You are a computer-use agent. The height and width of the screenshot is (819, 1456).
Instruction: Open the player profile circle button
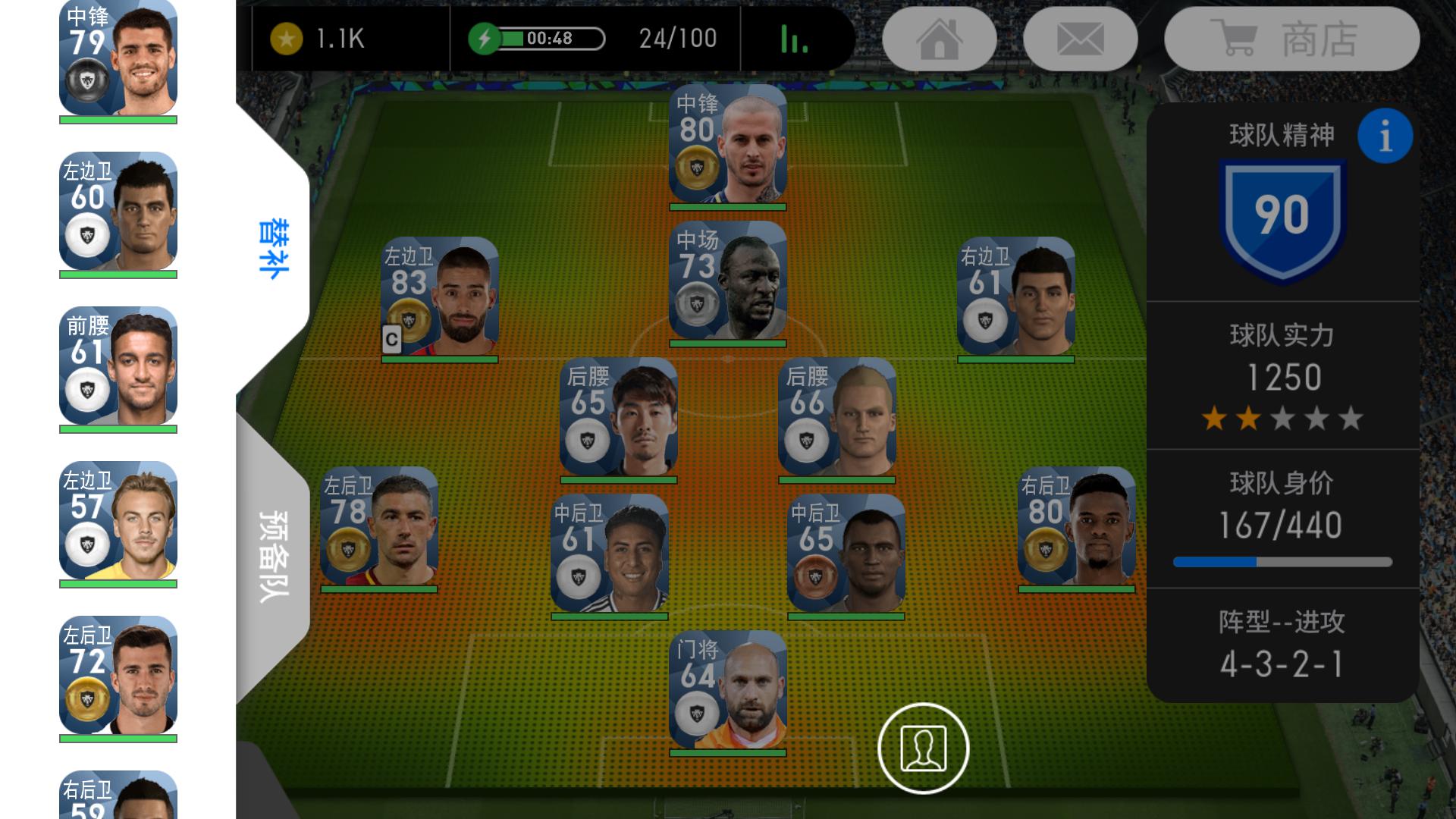(x=923, y=748)
